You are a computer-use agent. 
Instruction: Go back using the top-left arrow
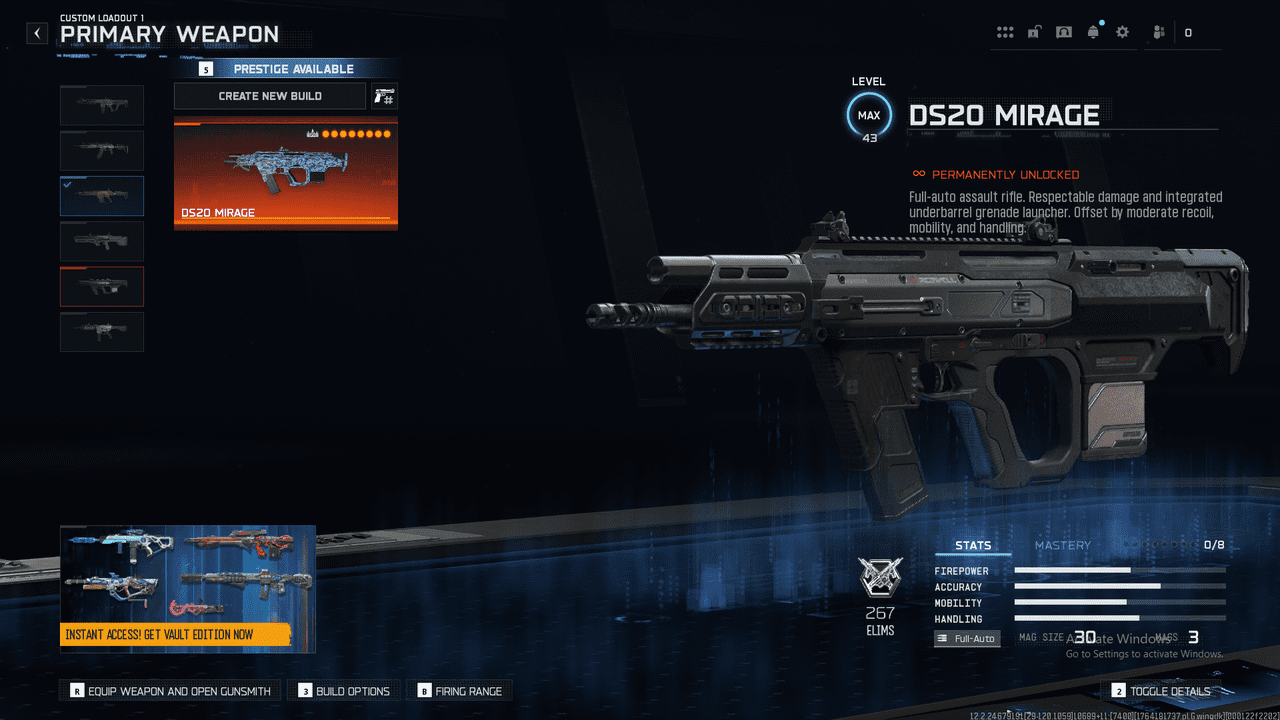click(37, 33)
